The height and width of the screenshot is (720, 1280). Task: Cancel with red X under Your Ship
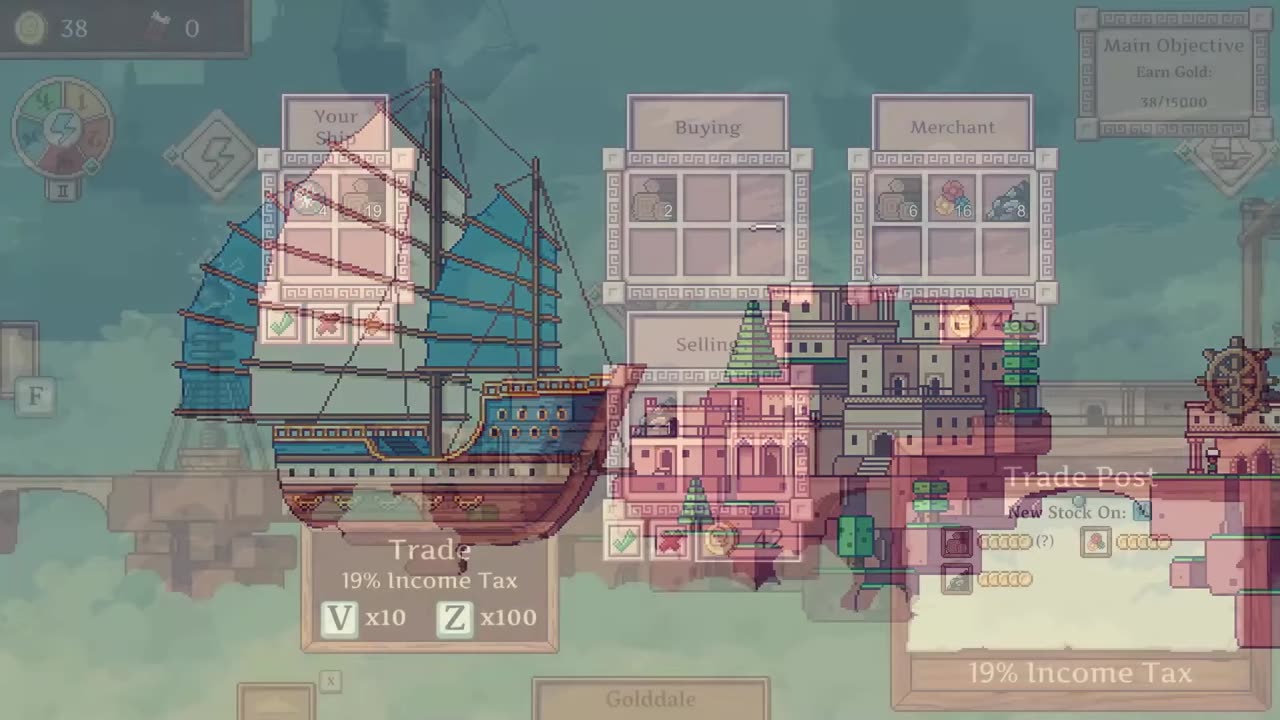click(x=328, y=324)
